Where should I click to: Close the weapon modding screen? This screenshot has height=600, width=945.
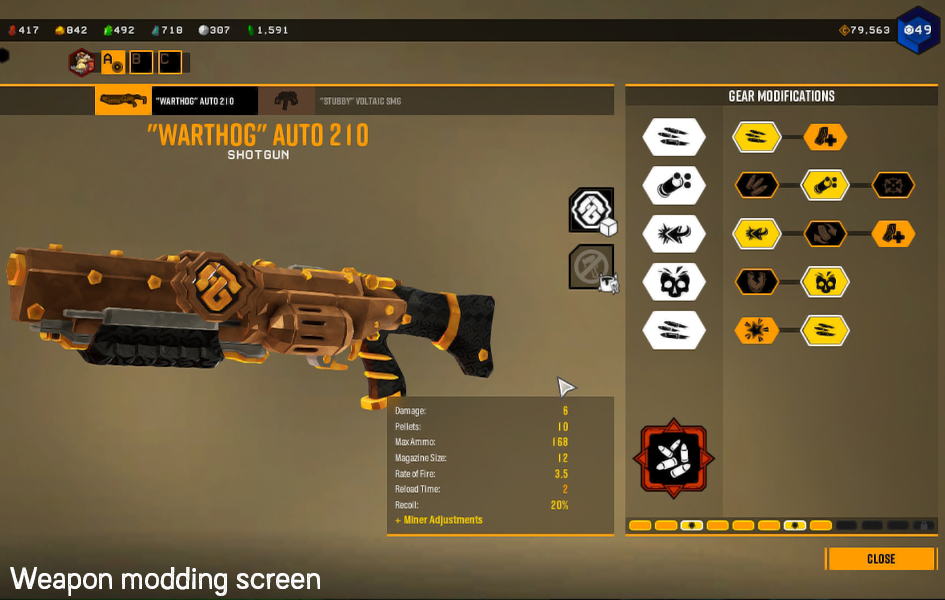pyautogui.click(x=881, y=558)
